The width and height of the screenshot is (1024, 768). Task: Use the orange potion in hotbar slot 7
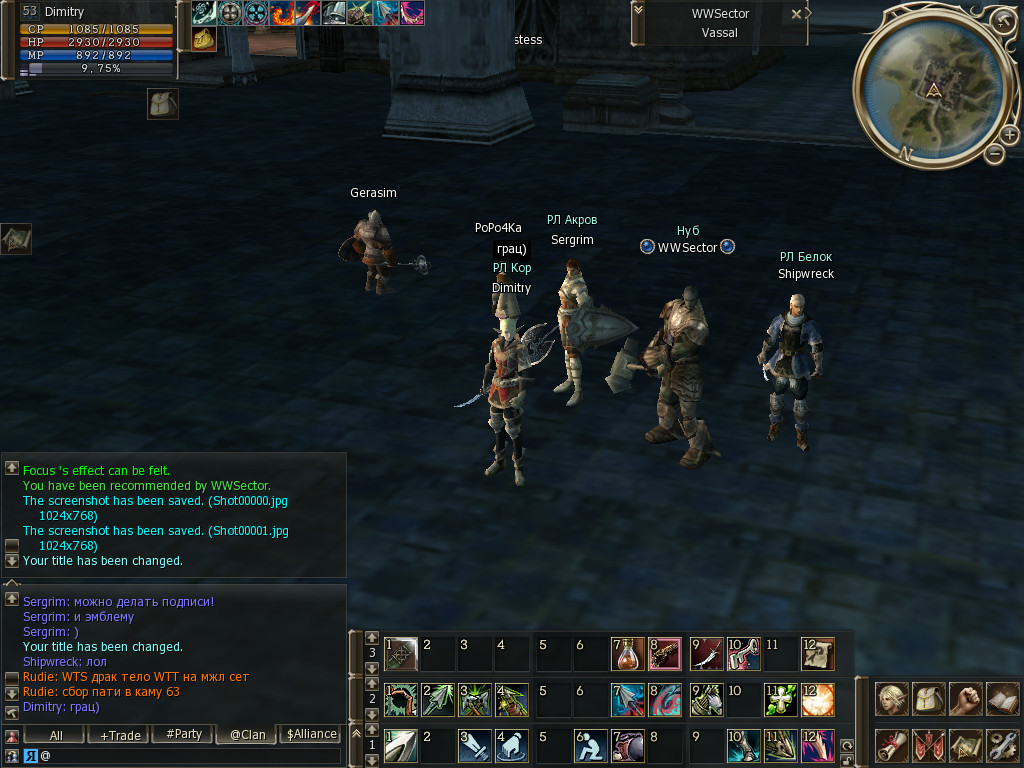pyautogui.click(x=627, y=654)
